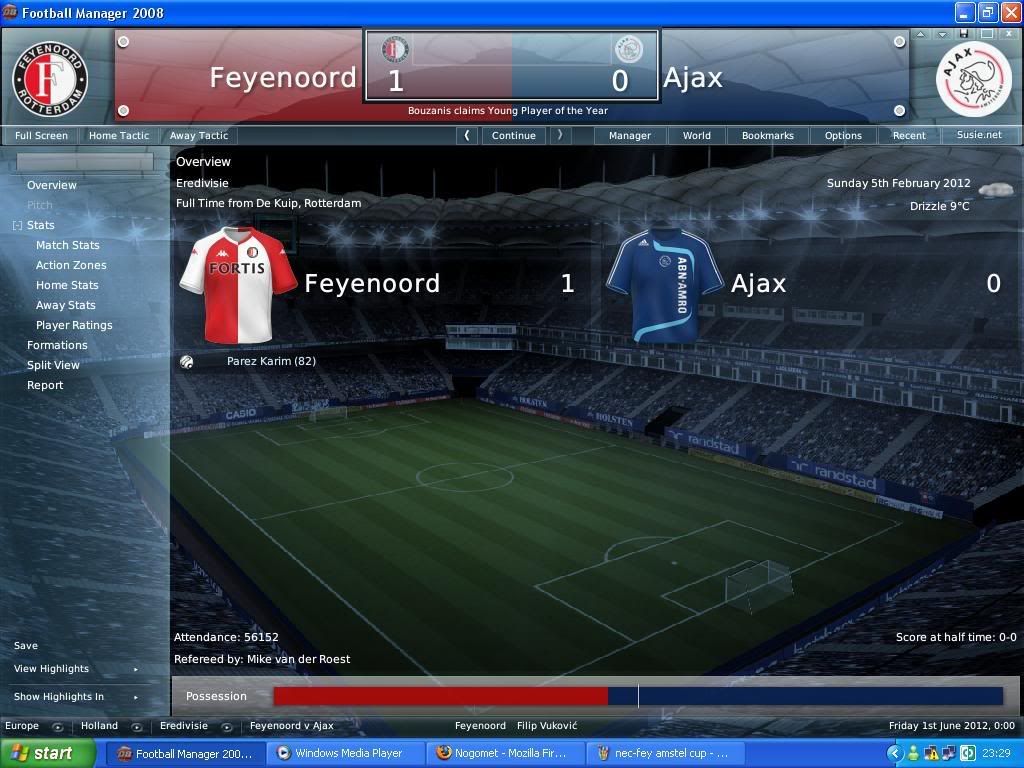1024x768 pixels.
Task: Save the game
Action: 26,646
